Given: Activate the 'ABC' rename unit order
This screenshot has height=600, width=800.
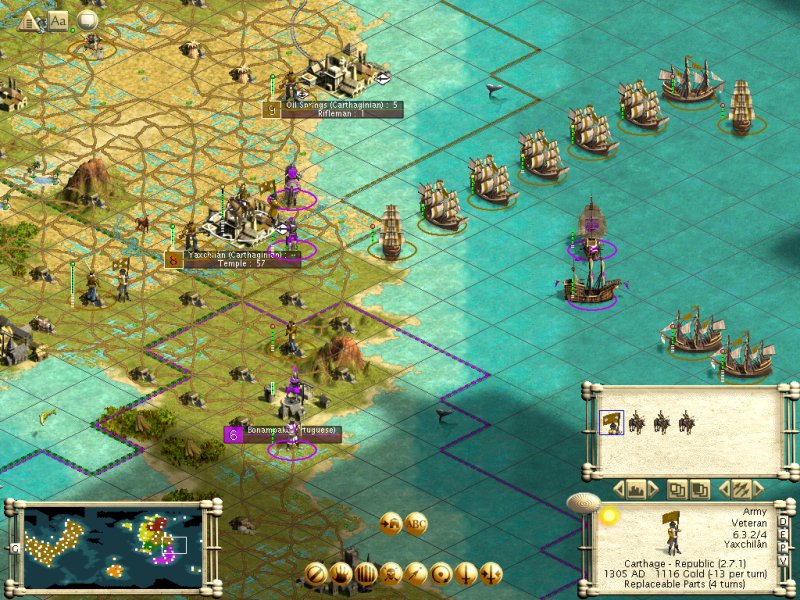Looking at the screenshot, I should pyautogui.click(x=416, y=522).
